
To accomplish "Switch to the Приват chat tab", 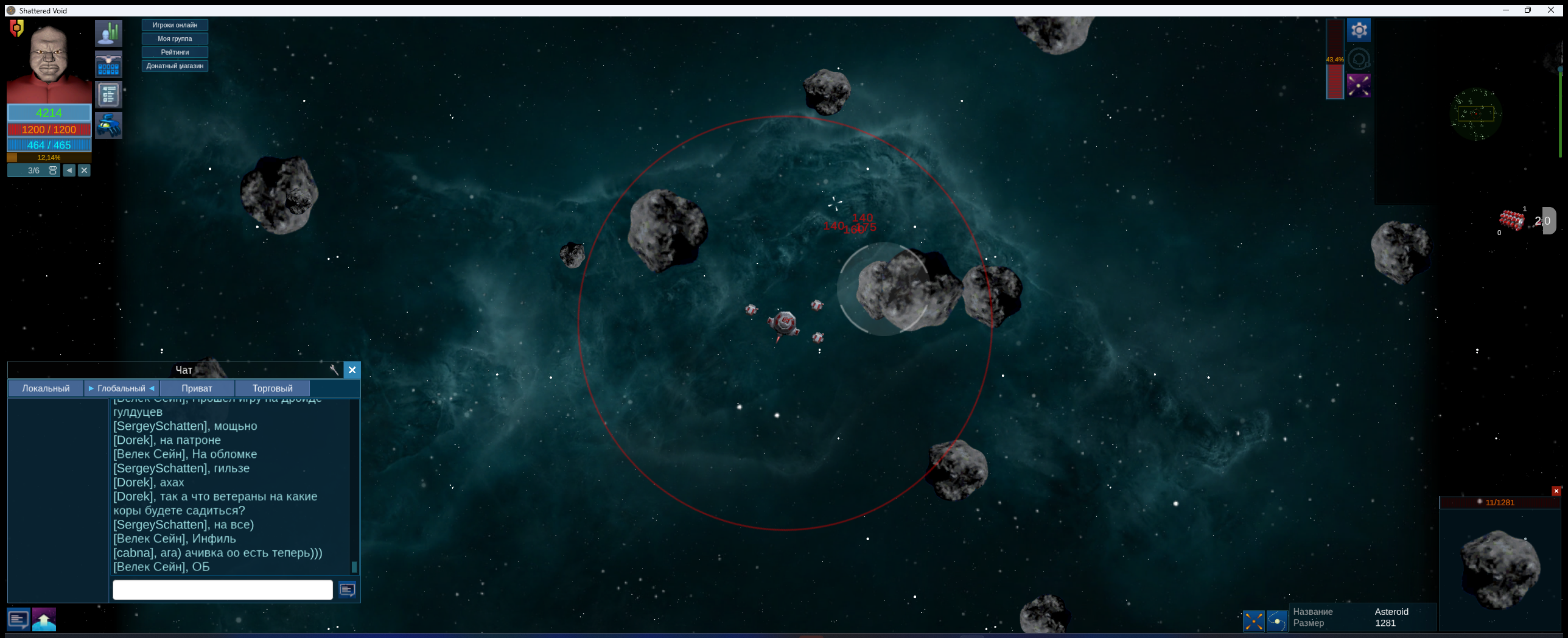I will pyautogui.click(x=197, y=388).
